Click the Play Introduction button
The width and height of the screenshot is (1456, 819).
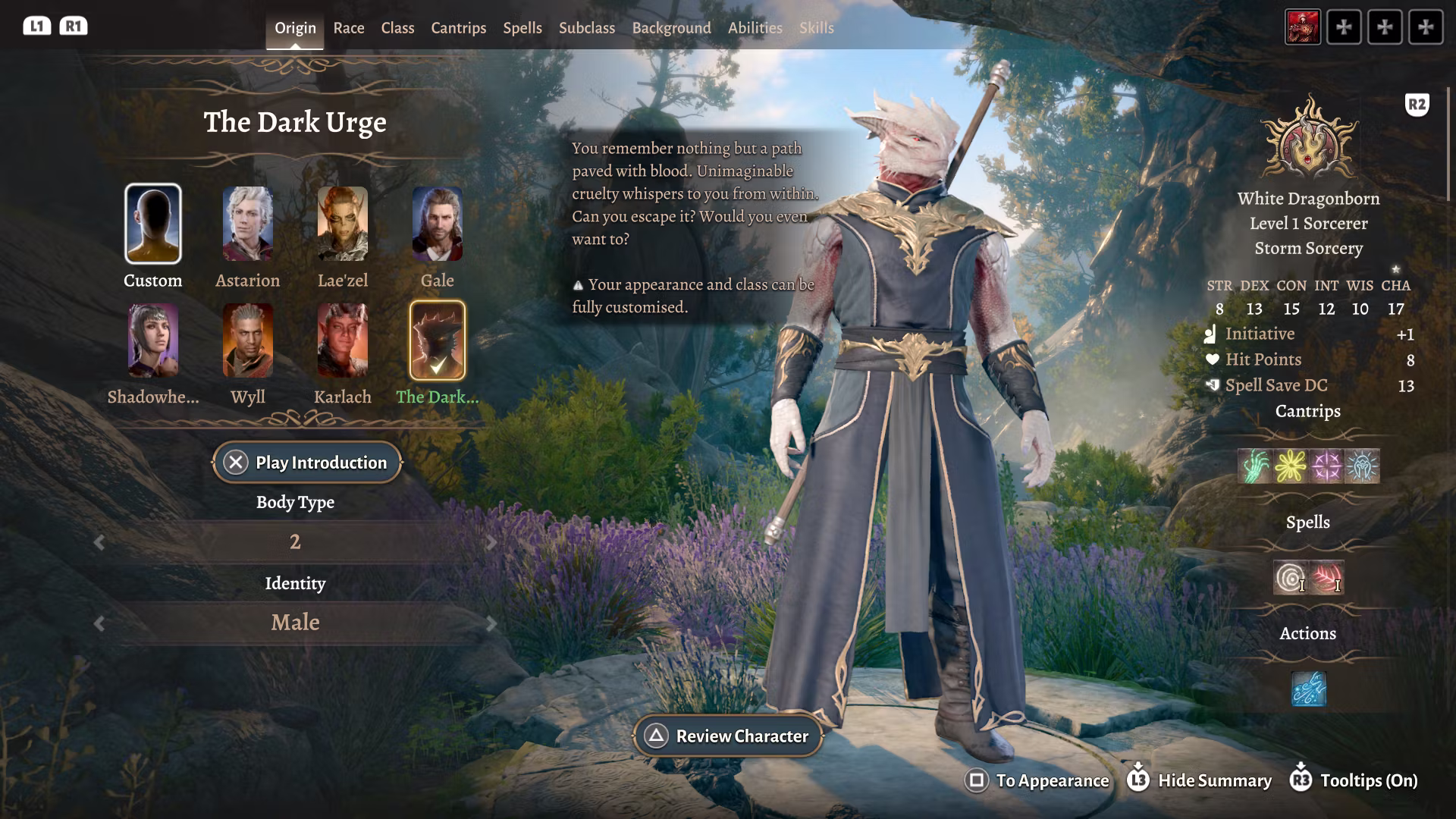pos(307,463)
